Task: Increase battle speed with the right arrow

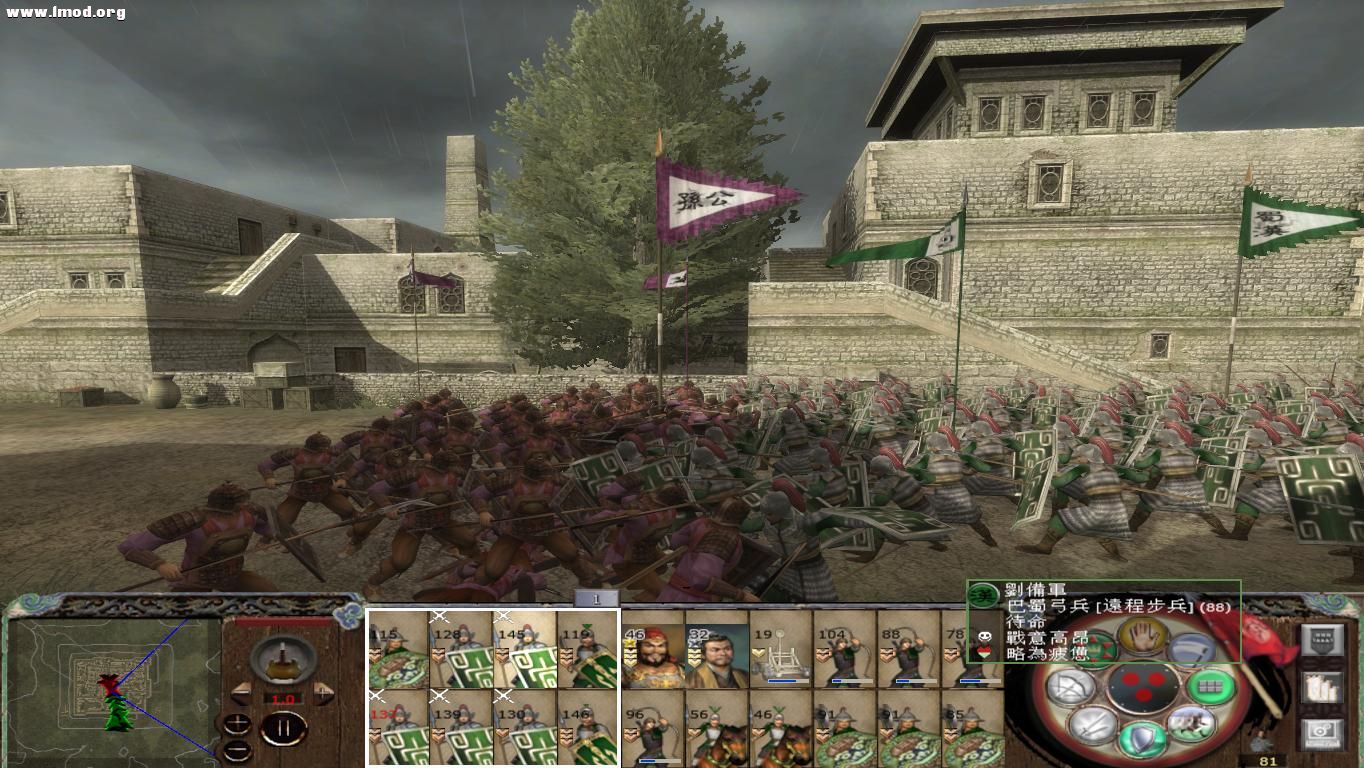Action: click(322, 692)
